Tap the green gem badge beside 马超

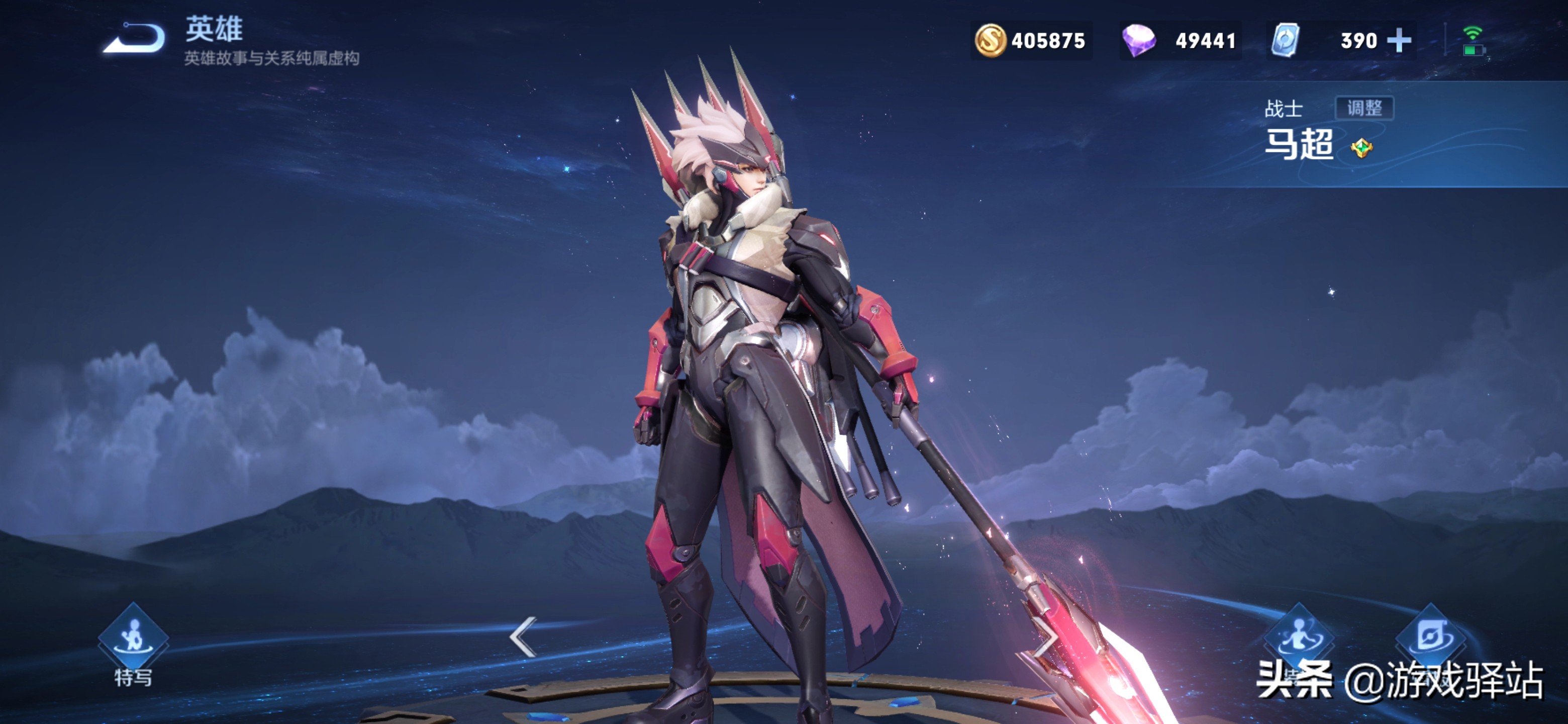coord(1361,148)
